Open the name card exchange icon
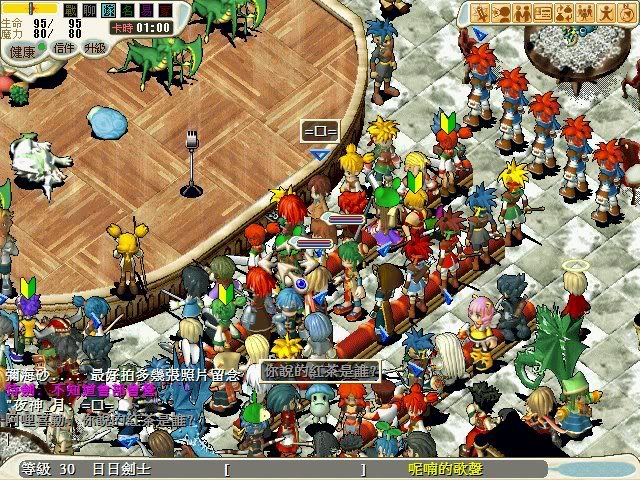Screen dimensions: 640x480 pos(543,13)
